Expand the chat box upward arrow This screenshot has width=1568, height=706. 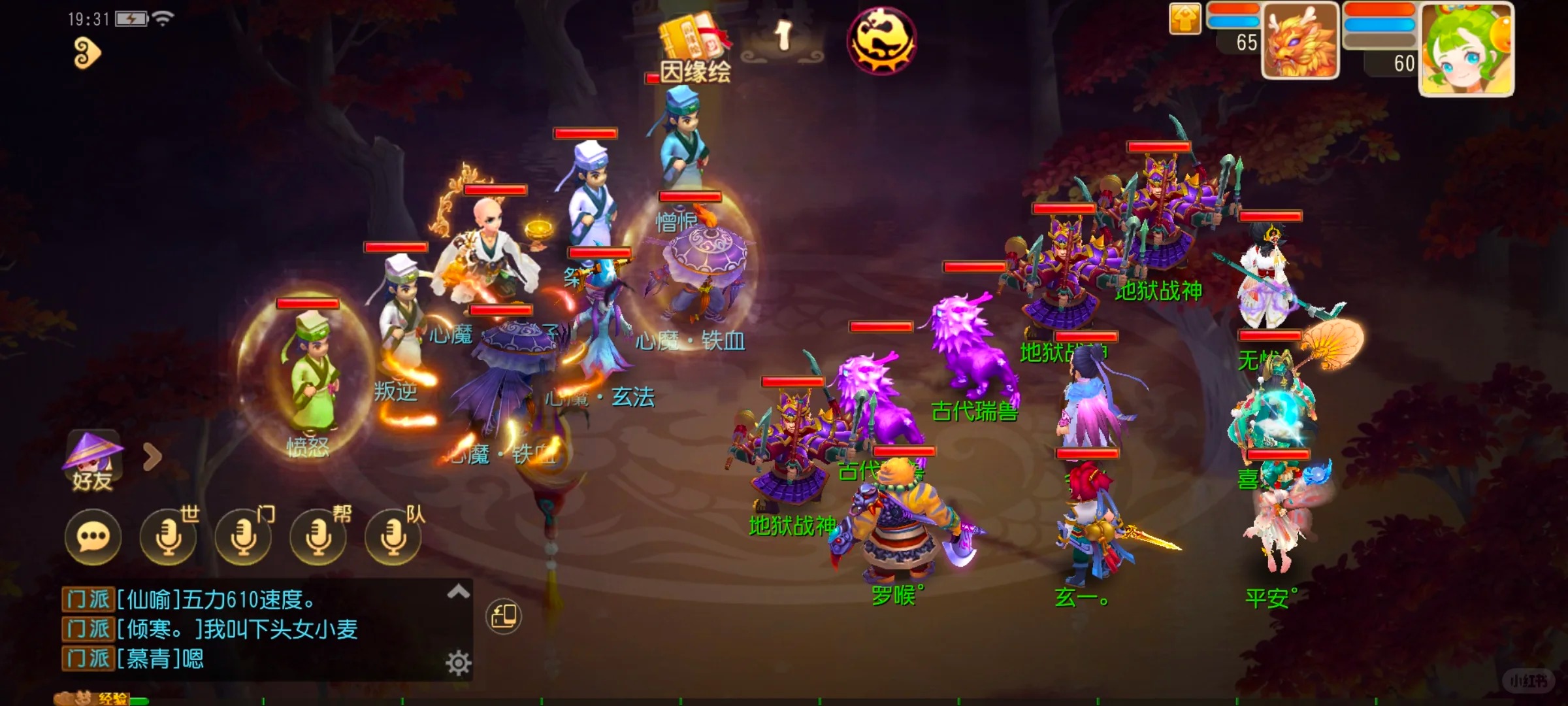coord(459,592)
